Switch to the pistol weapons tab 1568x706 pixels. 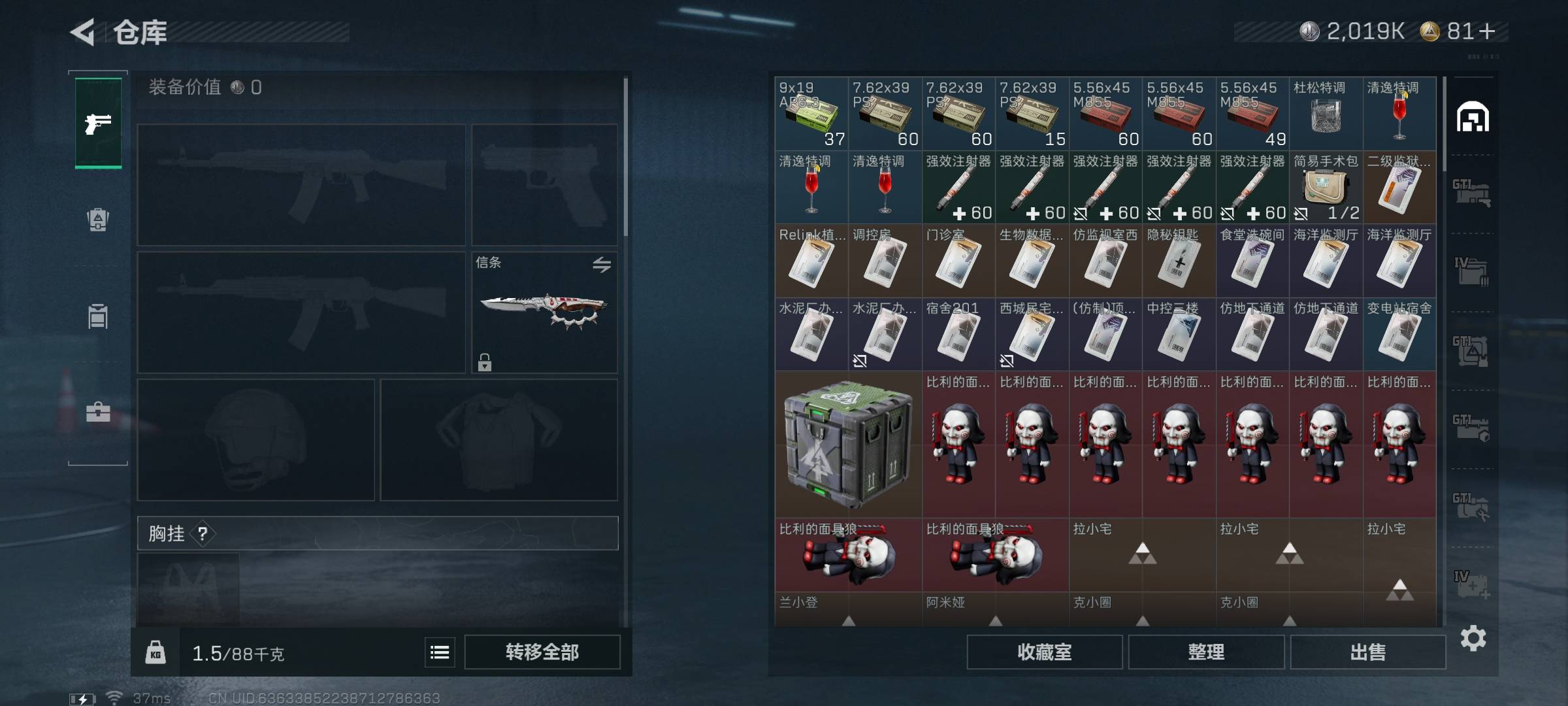(98, 123)
